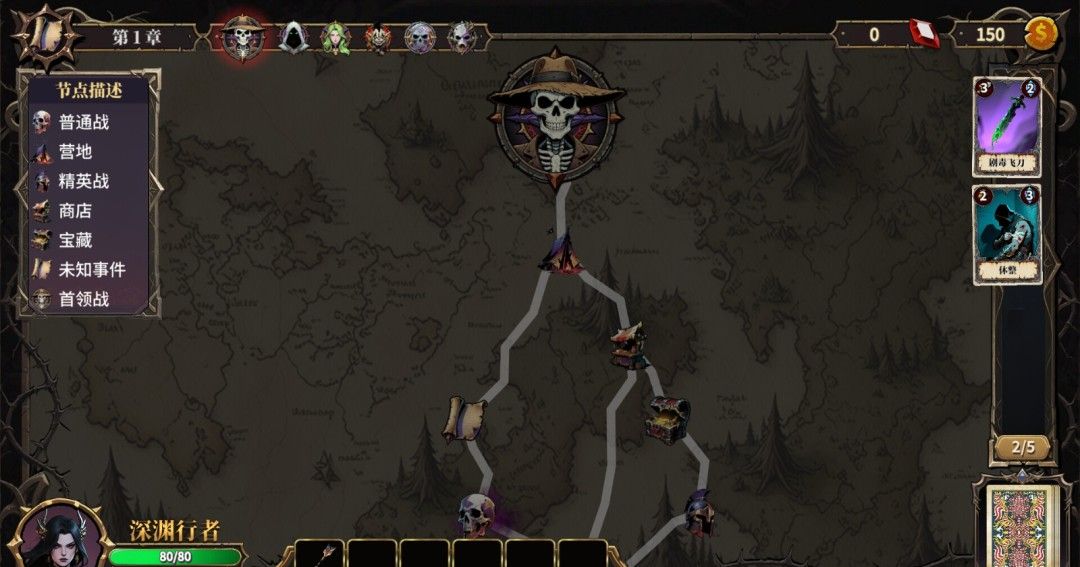Choose the treasure chest node on the map
The height and width of the screenshot is (567, 1080).
[667, 420]
